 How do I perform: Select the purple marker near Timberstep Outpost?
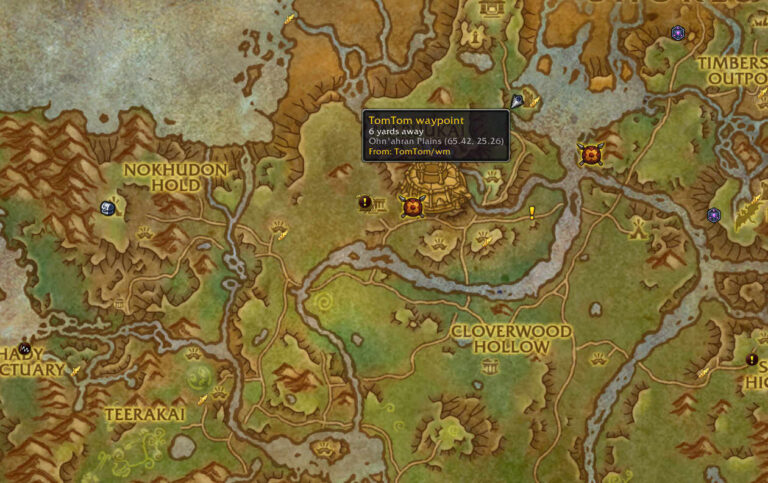(678, 33)
